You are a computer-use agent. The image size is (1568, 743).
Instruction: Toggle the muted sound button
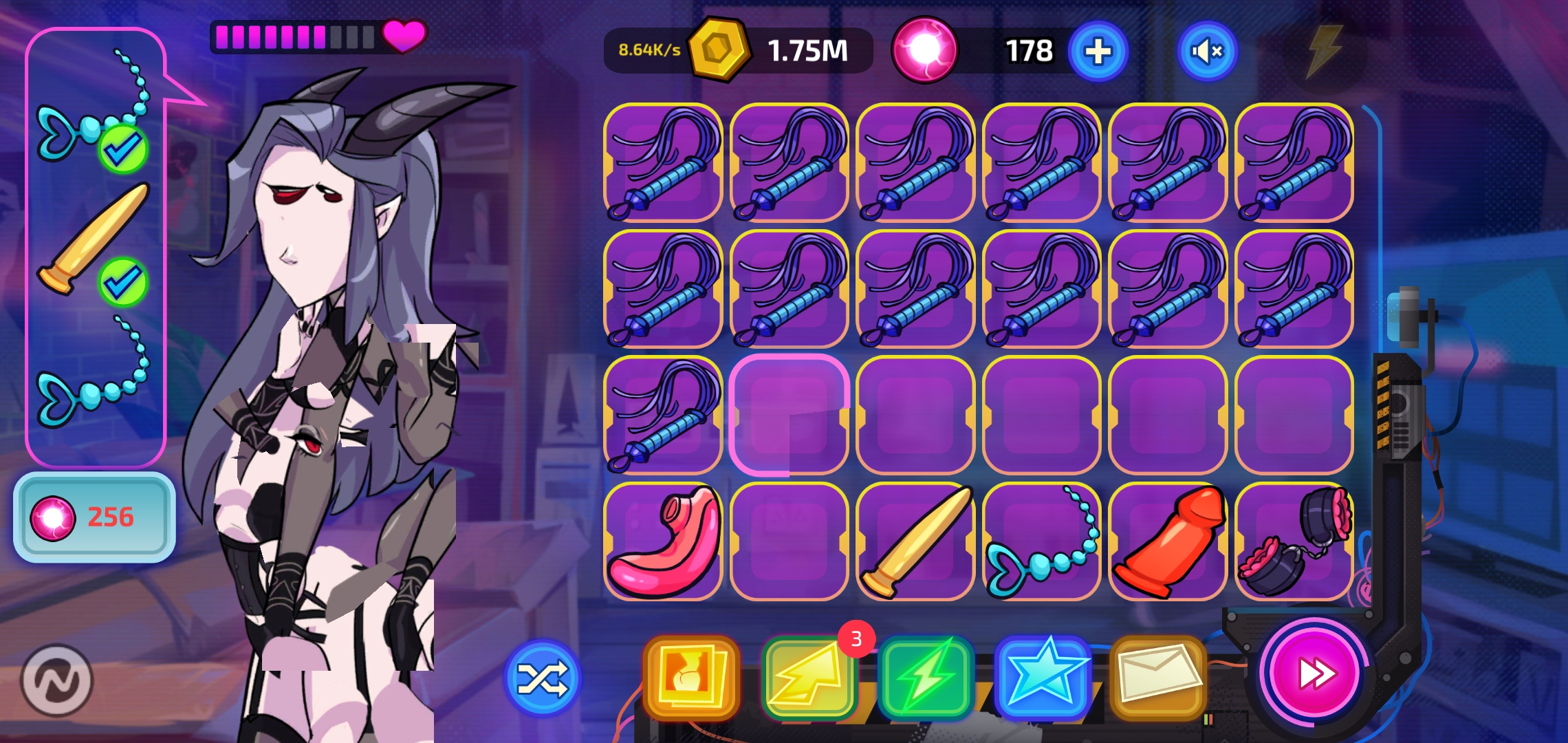click(x=1208, y=50)
